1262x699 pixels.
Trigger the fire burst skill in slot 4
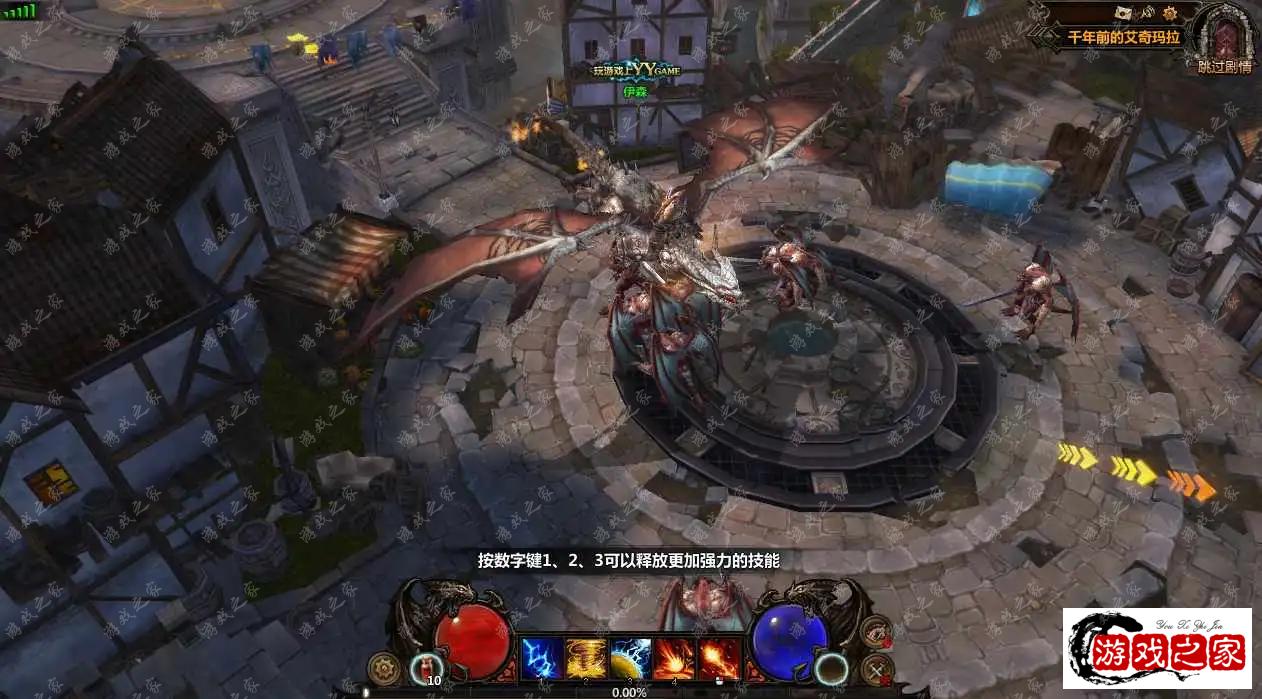click(674, 658)
